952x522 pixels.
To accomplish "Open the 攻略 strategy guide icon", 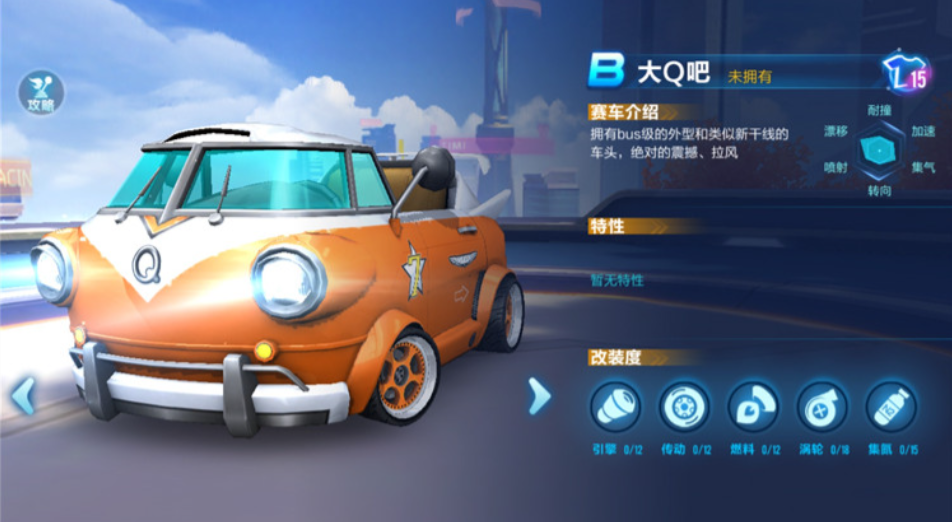I will tap(41, 92).
